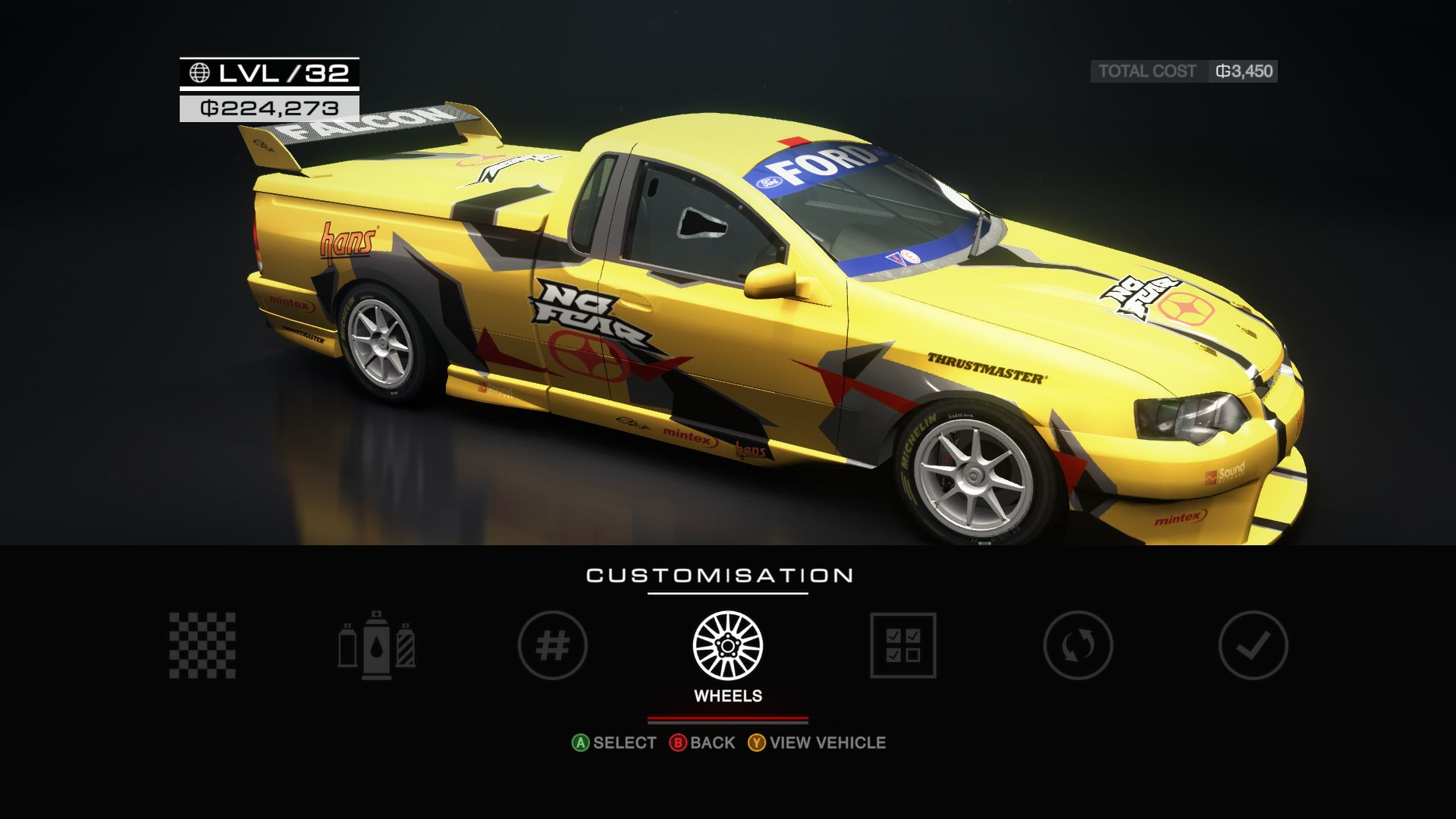Select the checkered pattern livery icon
The image size is (1456, 819).
click(202, 645)
